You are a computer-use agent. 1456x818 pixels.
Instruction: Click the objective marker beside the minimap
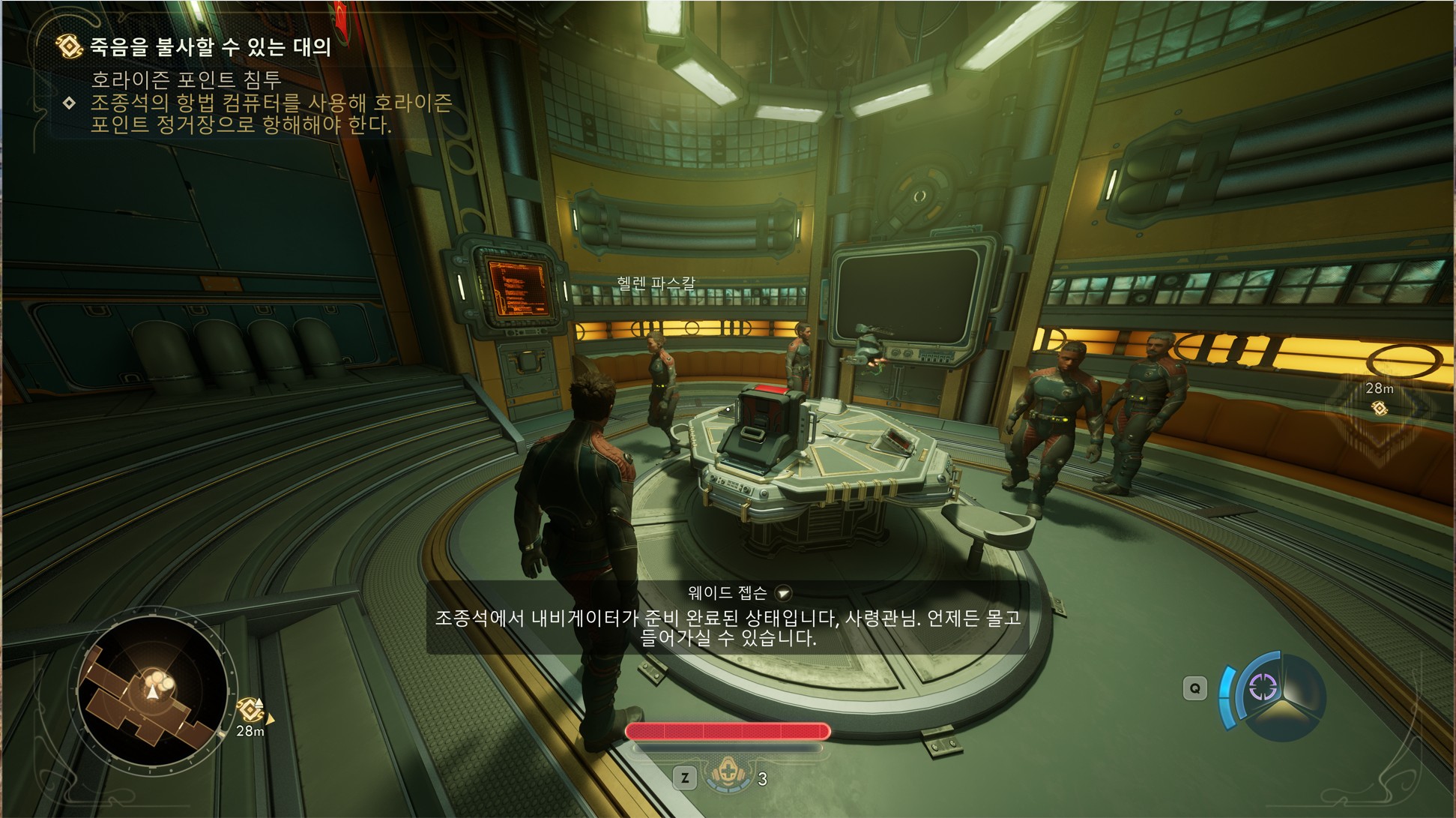click(x=250, y=709)
